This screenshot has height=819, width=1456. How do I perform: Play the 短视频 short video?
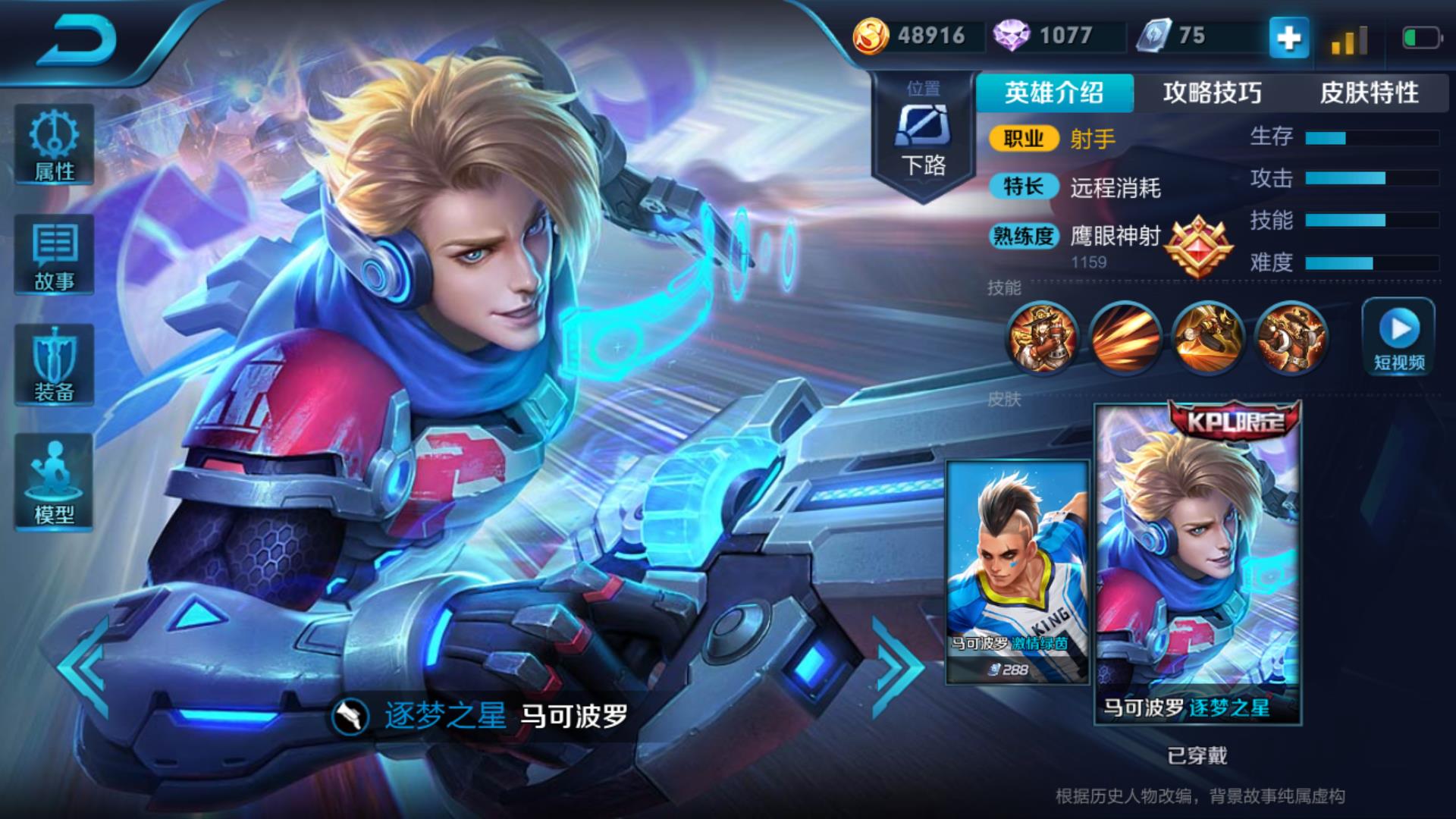tap(1398, 336)
